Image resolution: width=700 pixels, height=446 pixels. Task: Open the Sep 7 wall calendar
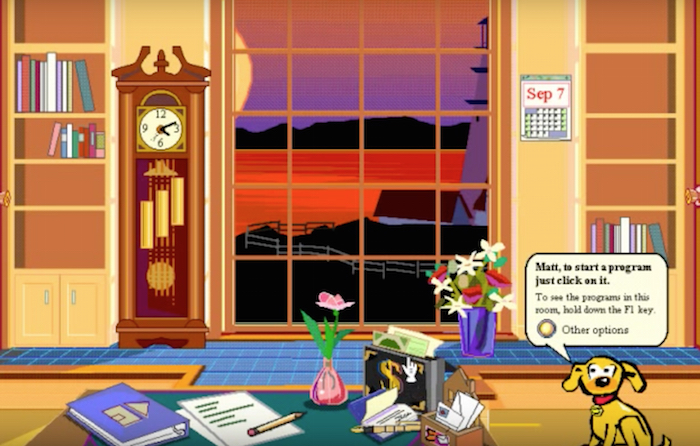[545, 107]
